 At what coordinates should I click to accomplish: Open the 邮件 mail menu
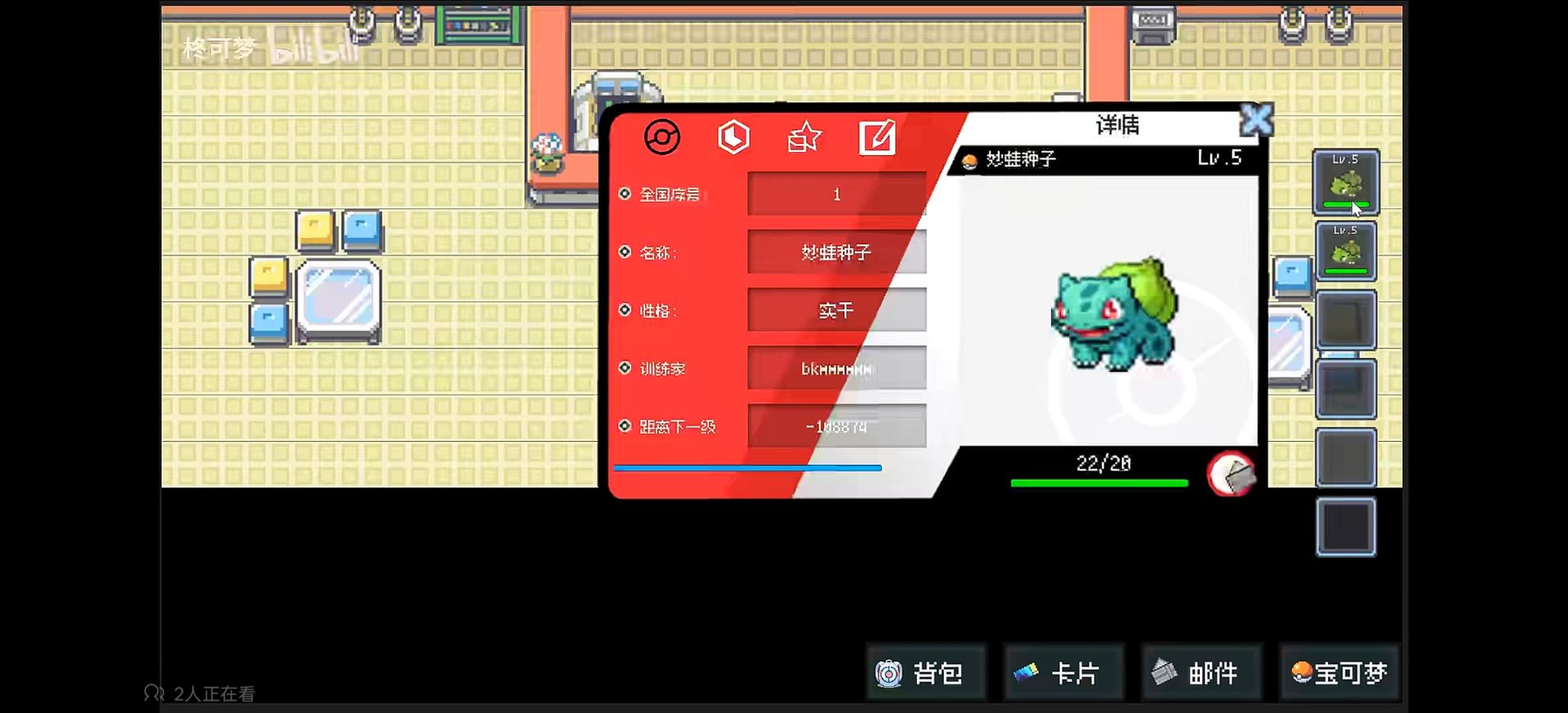[x=1200, y=673]
